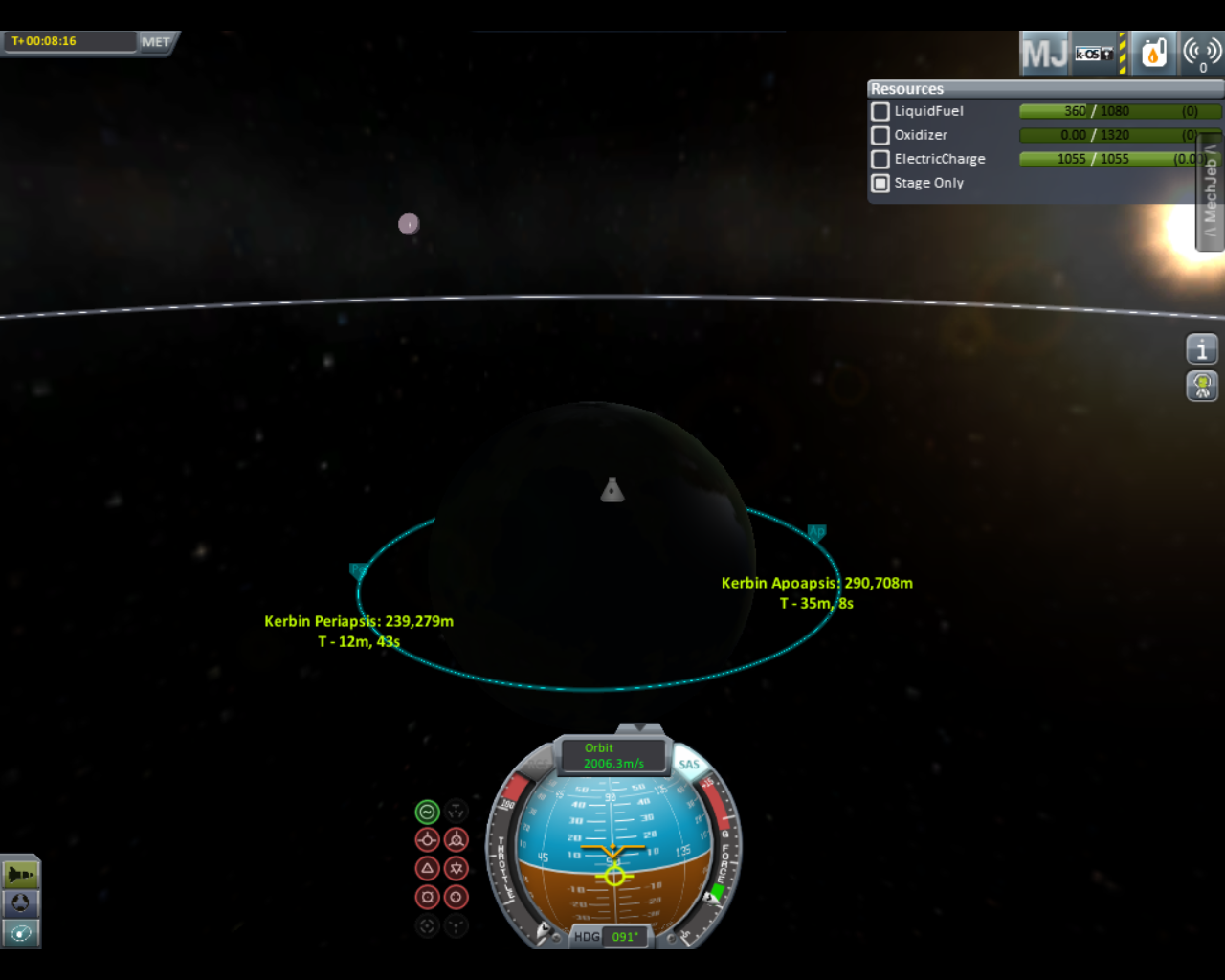Image resolution: width=1225 pixels, height=980 pixels.
Task: Collapse the navball with the top arrow
Action: click(640, 728)
